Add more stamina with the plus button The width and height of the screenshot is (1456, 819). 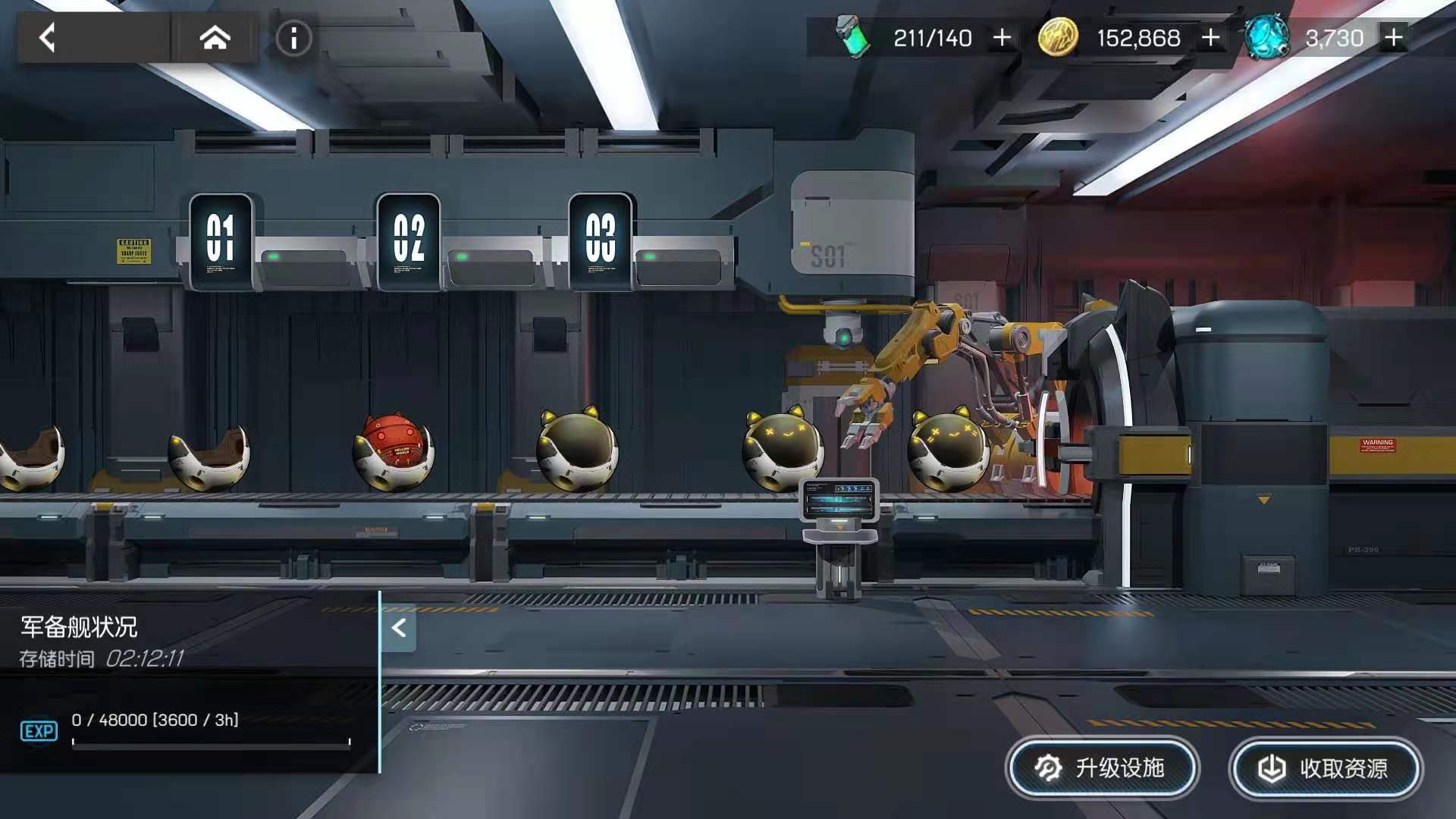[1002, 37]
